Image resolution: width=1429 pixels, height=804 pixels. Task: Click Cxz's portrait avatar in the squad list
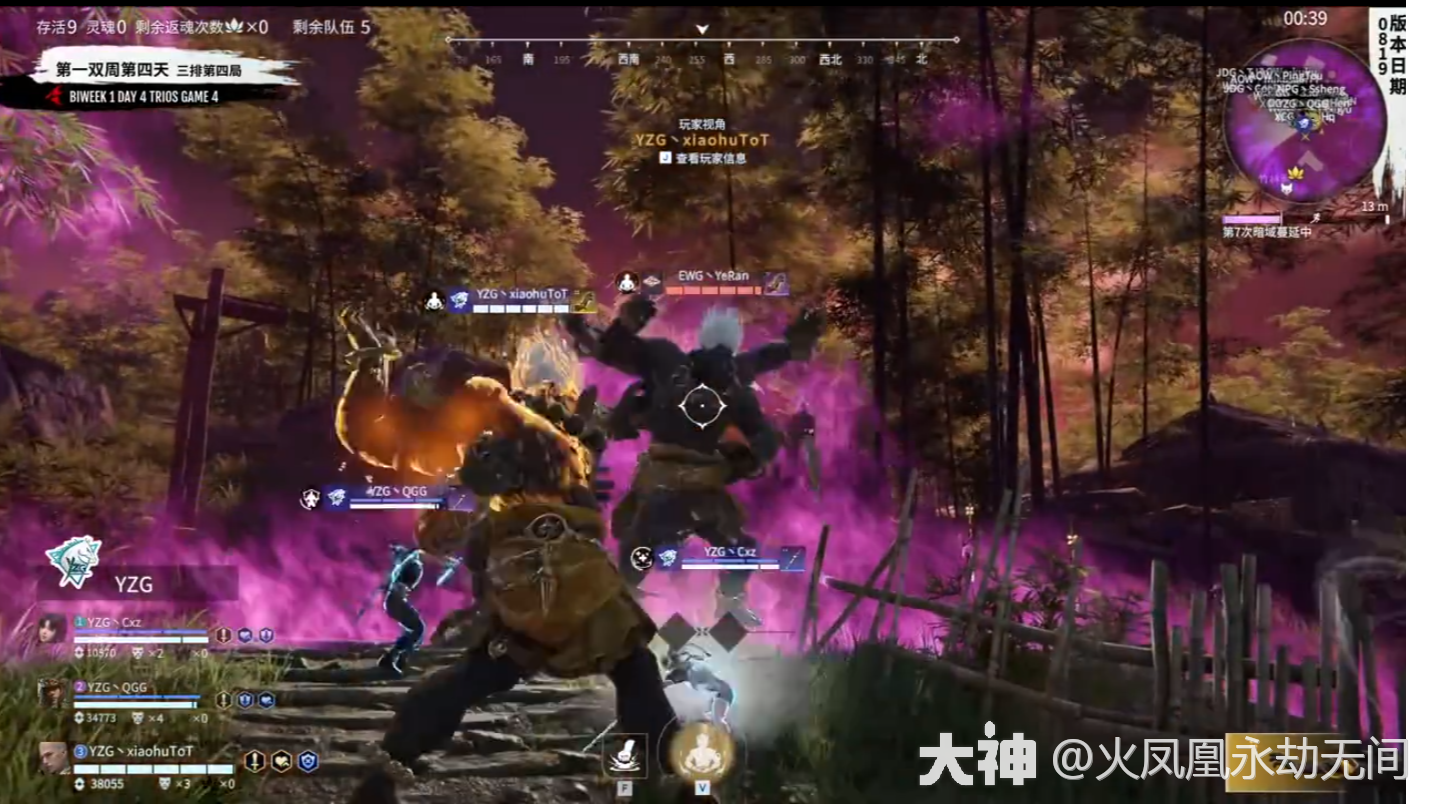pos(52,628)
